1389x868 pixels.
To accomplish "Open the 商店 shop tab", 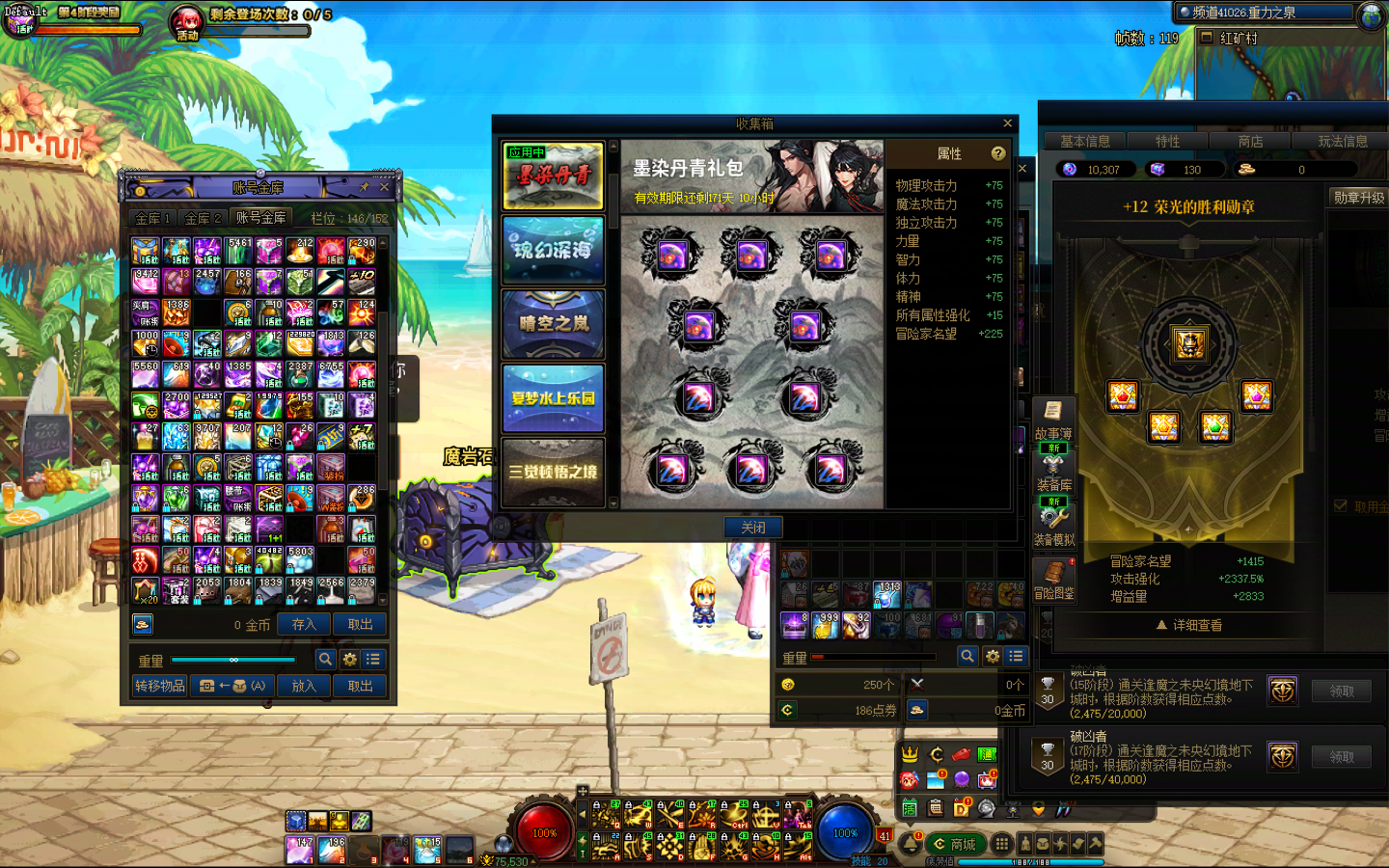I will 1250,142.
